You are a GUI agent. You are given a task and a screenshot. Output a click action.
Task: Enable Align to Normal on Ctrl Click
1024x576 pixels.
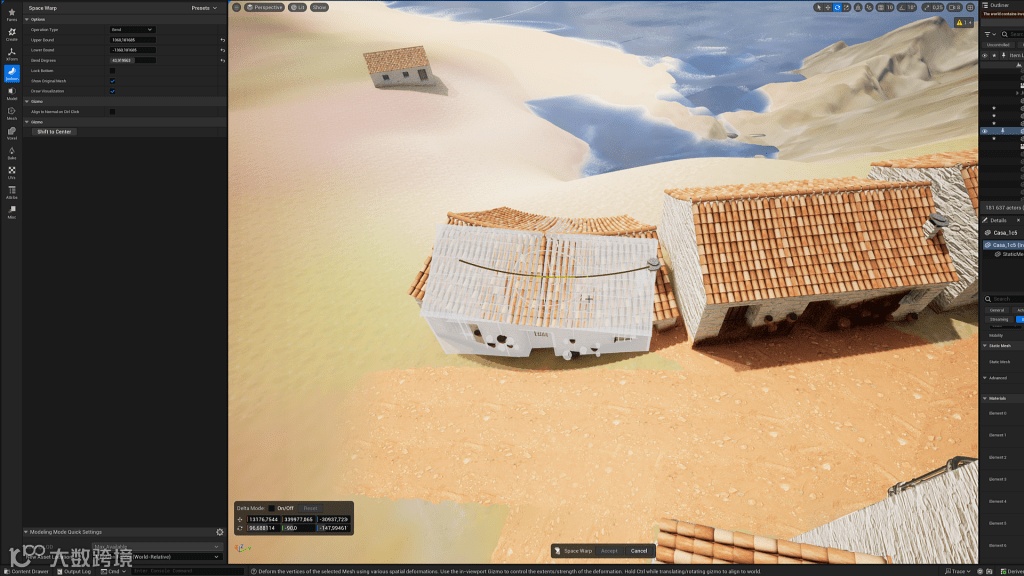pyautogui.click(x=112, y=112)
